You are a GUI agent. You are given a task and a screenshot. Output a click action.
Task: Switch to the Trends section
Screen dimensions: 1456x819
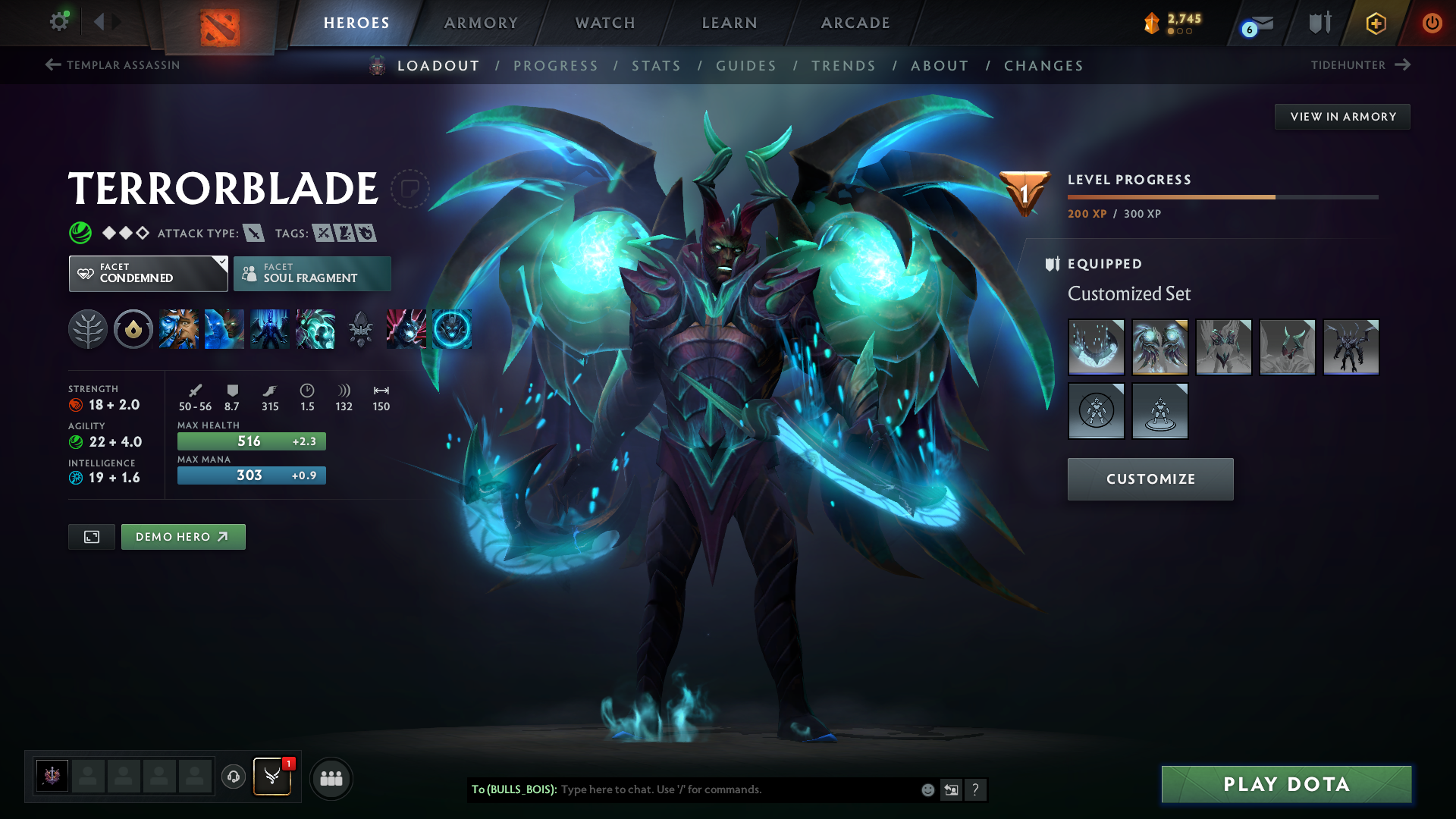(843, 66)
